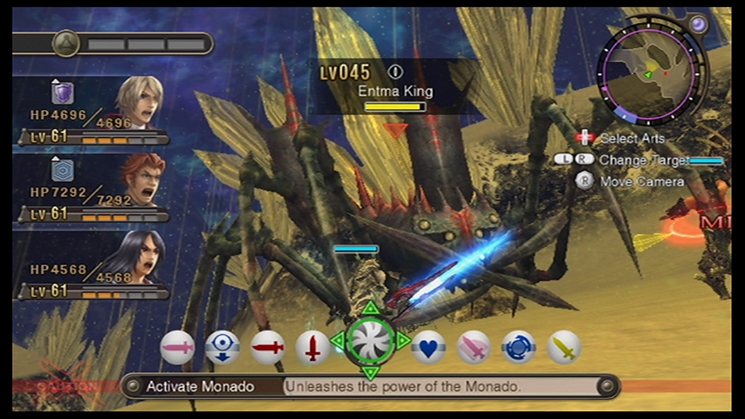Image resolution: width=745 pixels, height=419 pixels.
Task: Click the purple shield buff icon
Action: click(x=62, y=93)
